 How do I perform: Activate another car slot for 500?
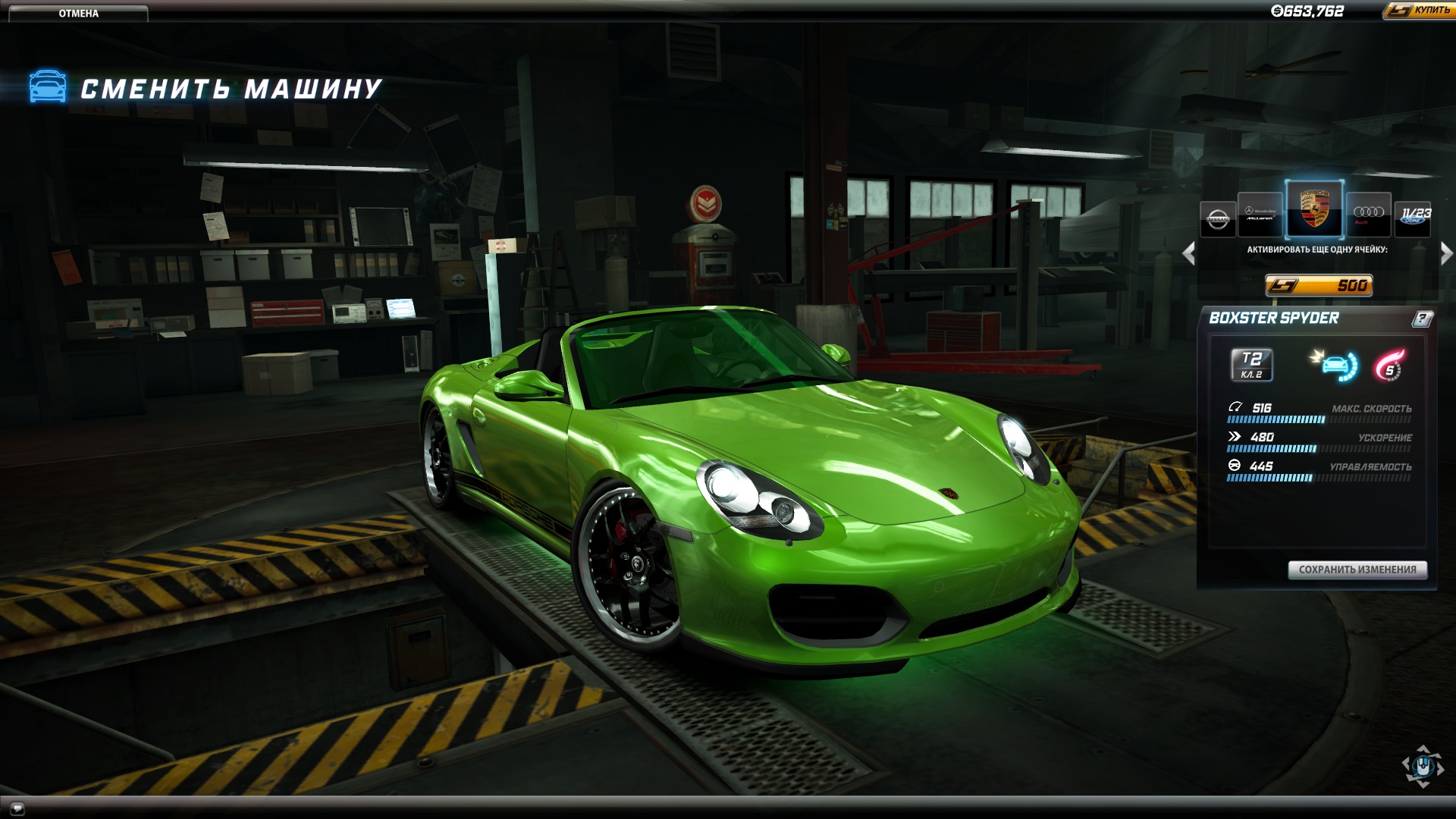tap(1319, 285)
